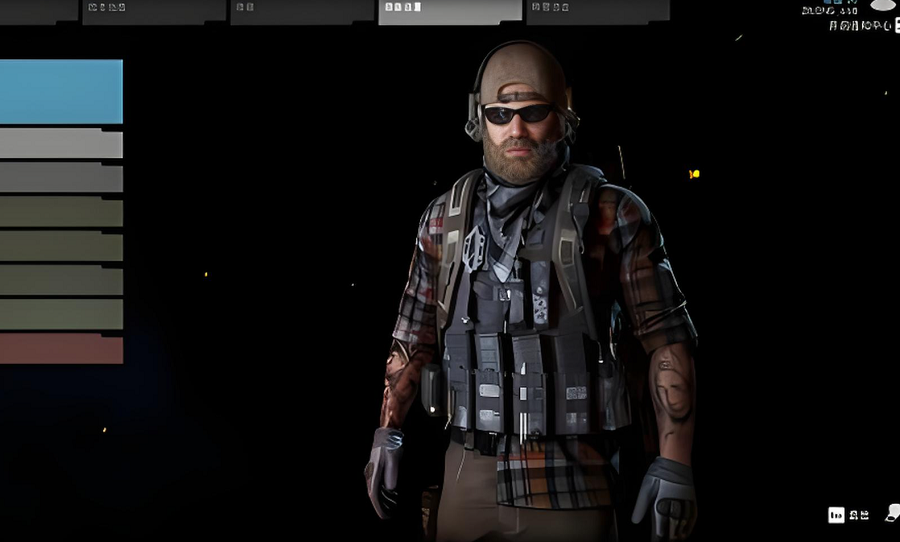Choose the light gray color swatch

(x=60, y=144)
